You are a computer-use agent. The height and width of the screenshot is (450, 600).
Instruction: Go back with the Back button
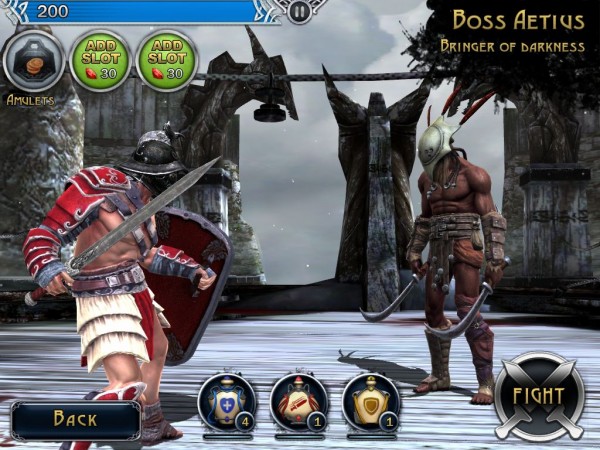click(x=75, y=418)
